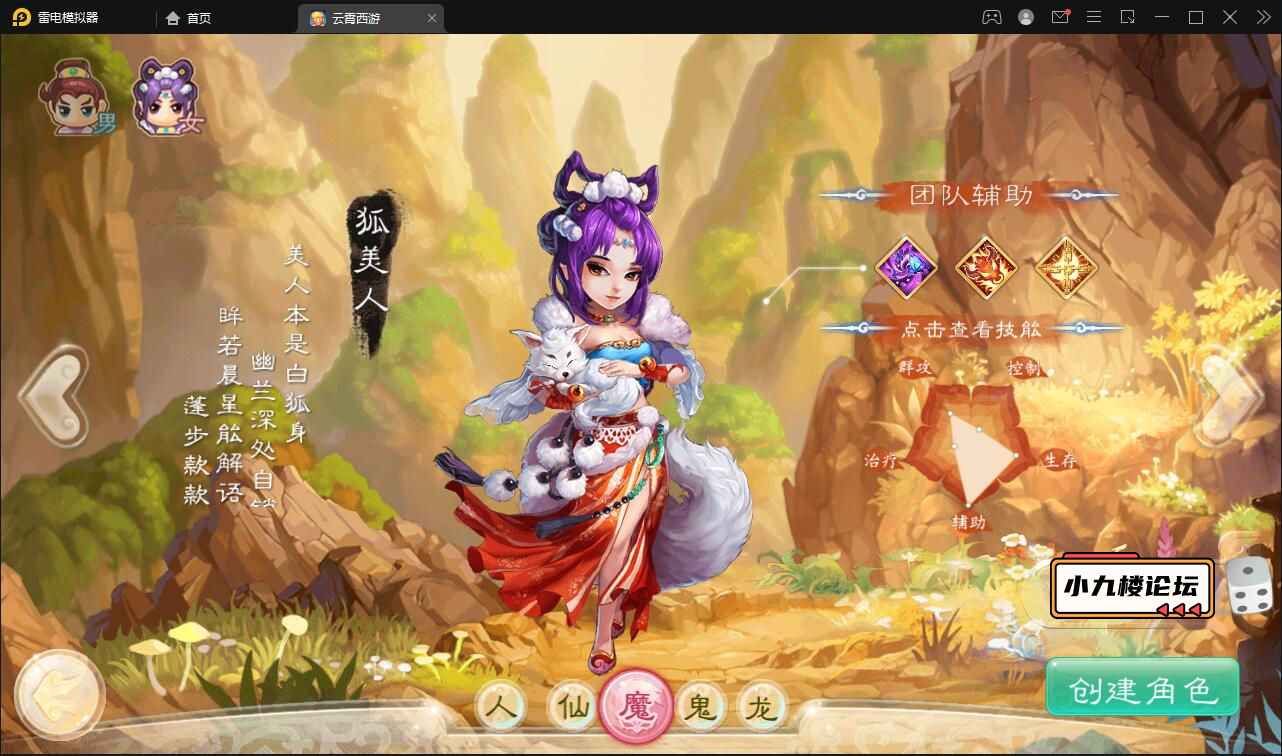
Task: Click the 创建角色 create character button
Action: coord(1142,689)
